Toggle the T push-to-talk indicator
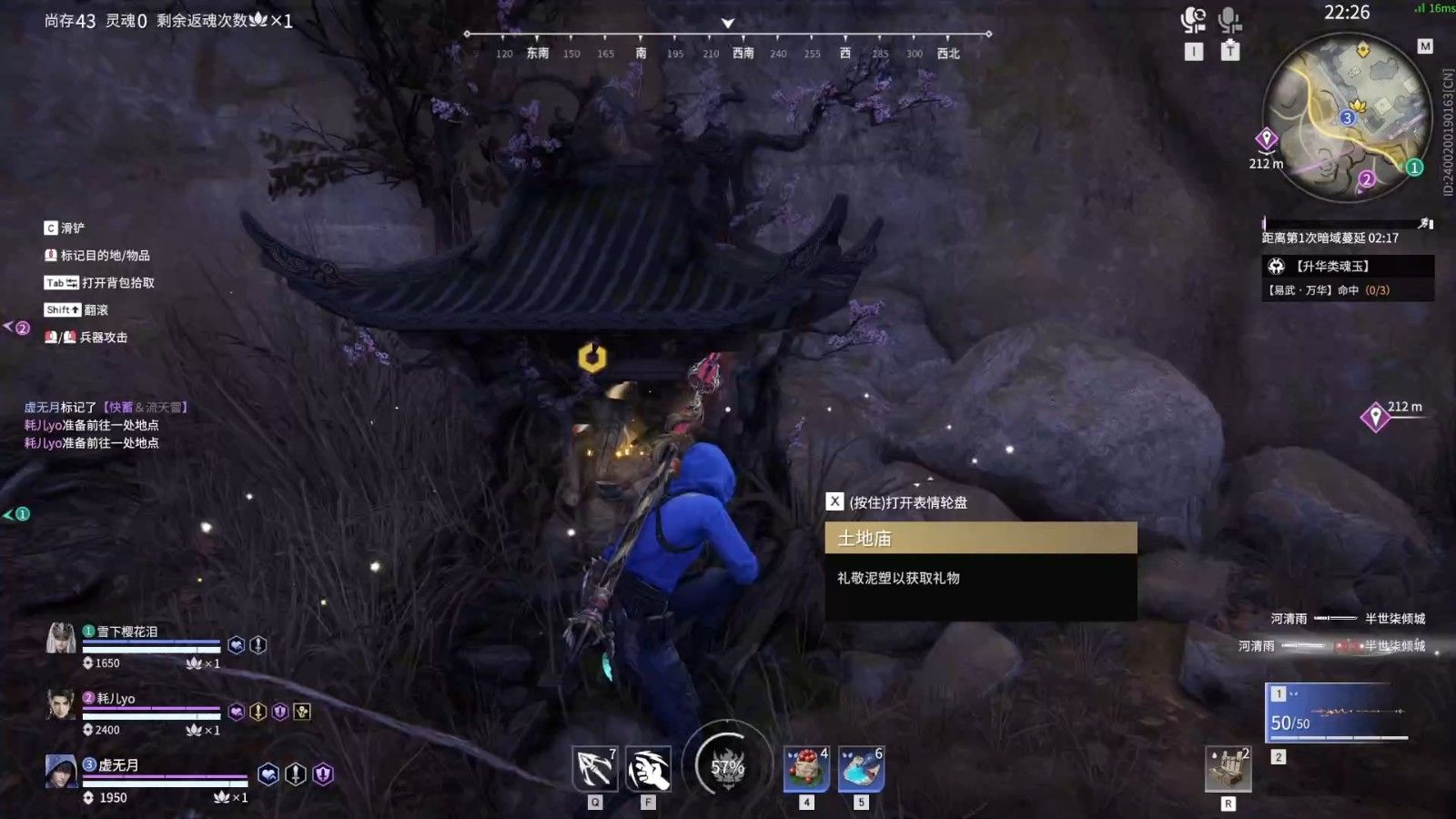 [1230, 52]
